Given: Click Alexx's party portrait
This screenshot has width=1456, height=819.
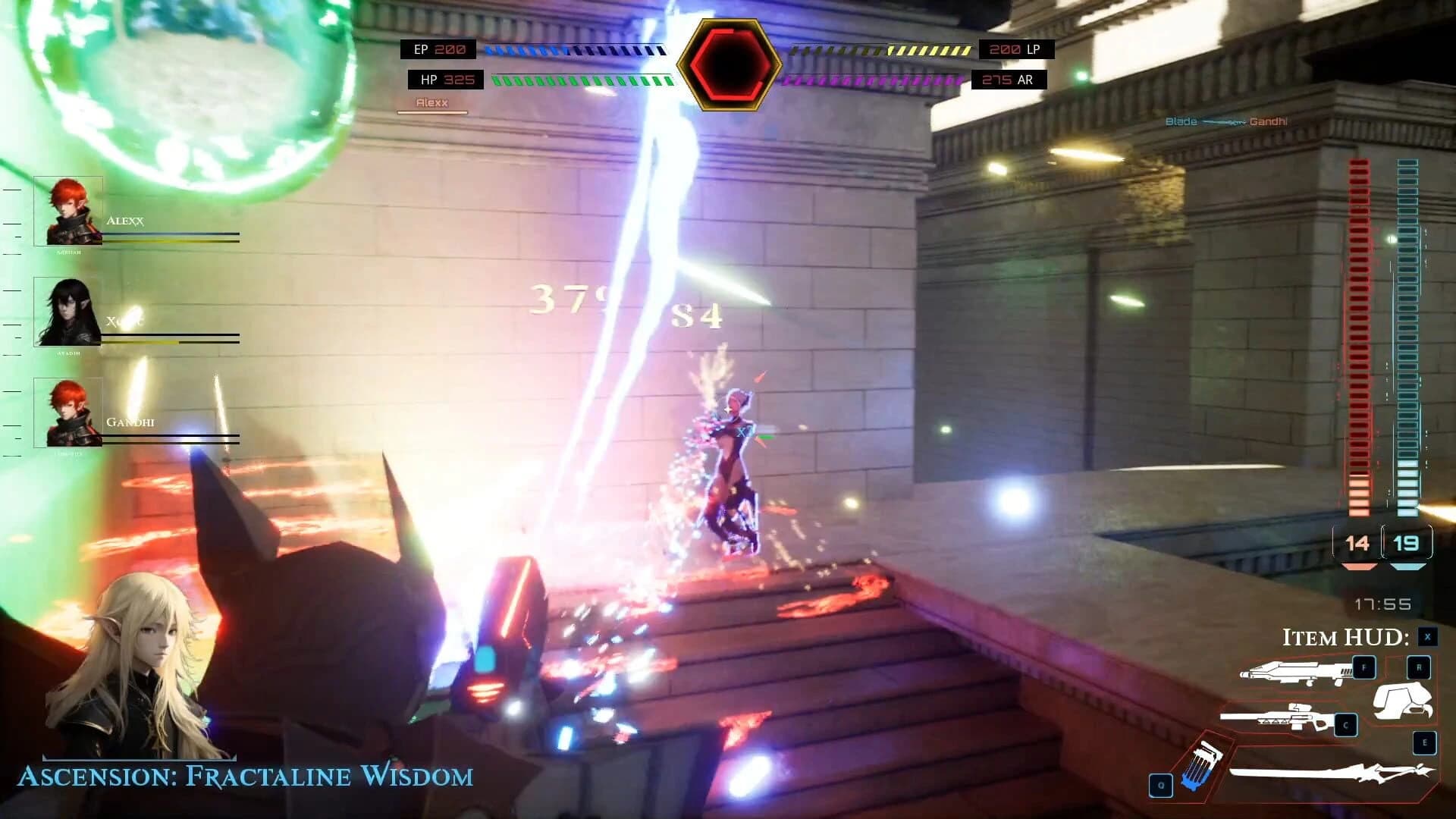Looking at the screenshot, I should pos(68,210).
